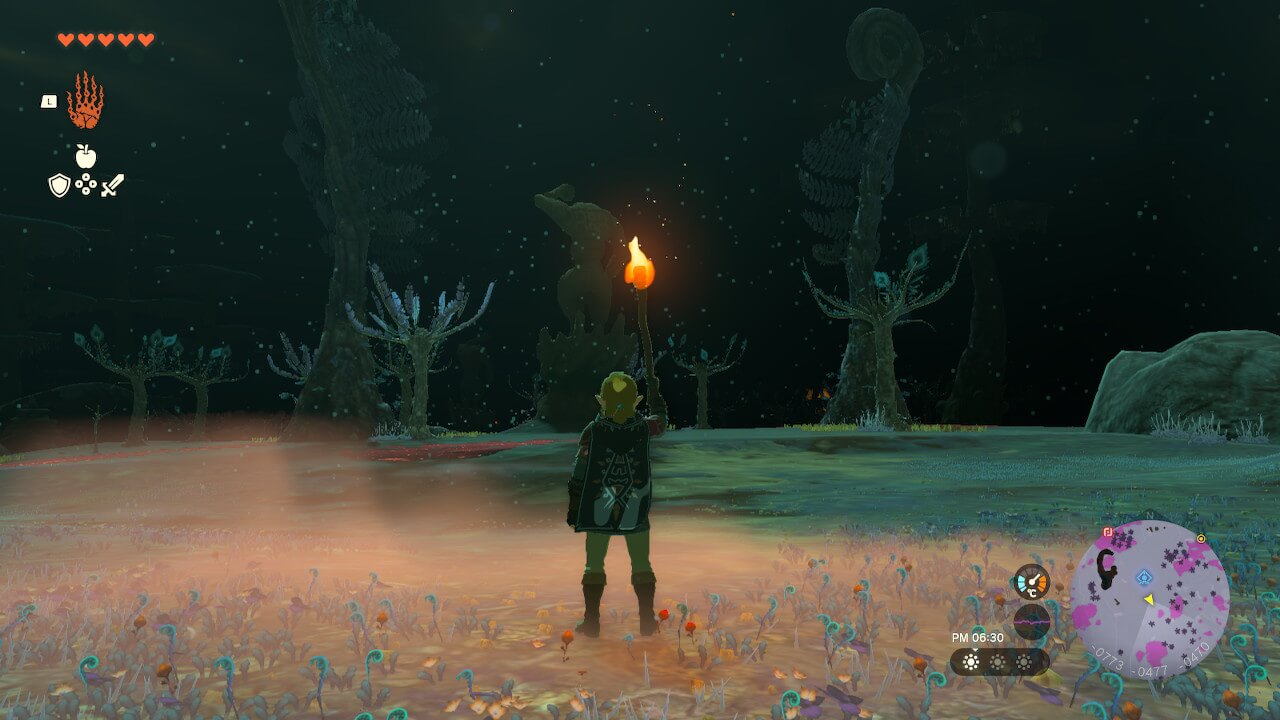Open the circular minimap
Viewport: 1280px width, 720px height.
[x=1149, y=600]
